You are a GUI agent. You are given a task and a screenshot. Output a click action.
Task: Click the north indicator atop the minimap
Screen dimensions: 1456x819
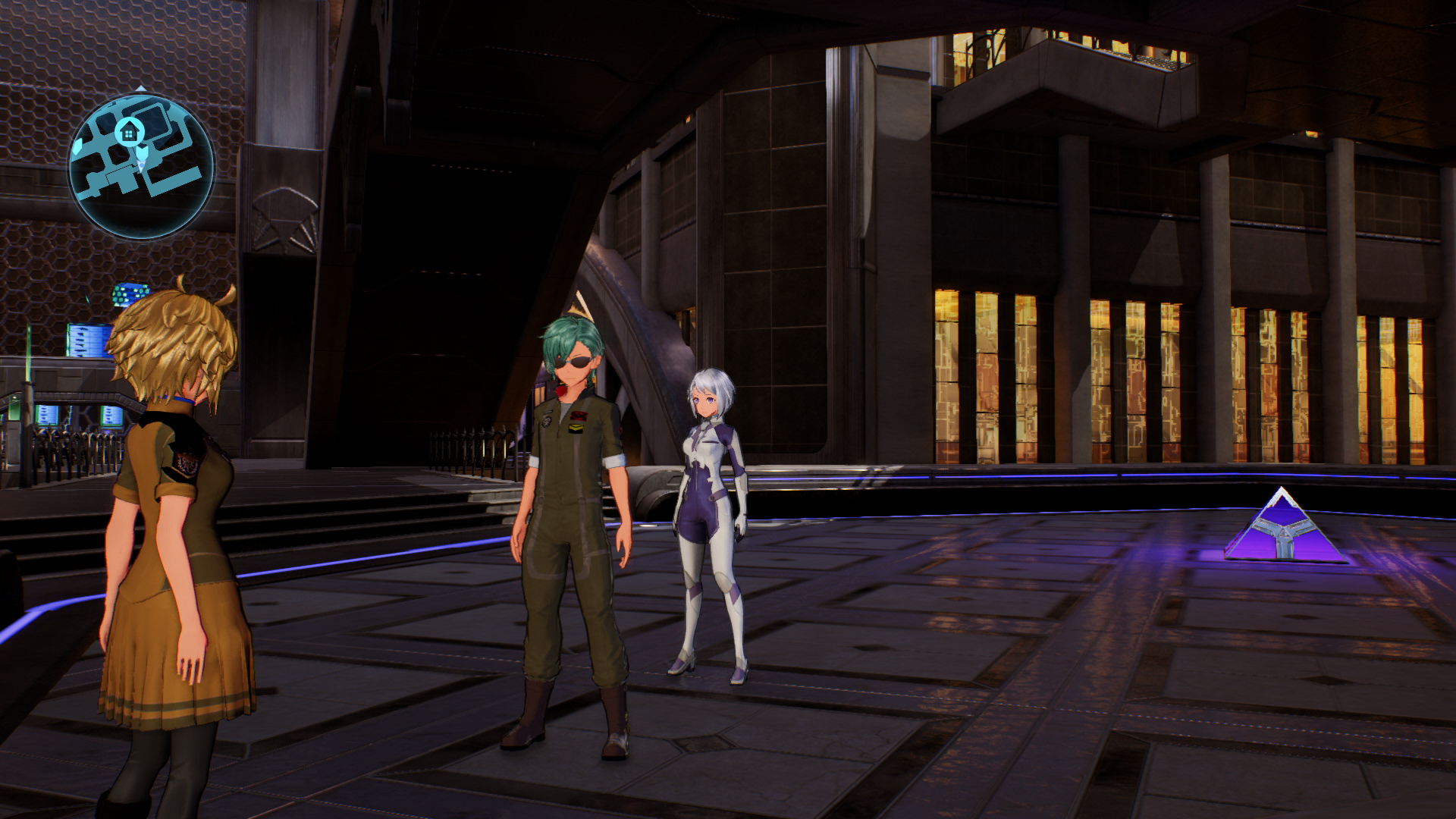pyautogui.click(x=140, y=86)
